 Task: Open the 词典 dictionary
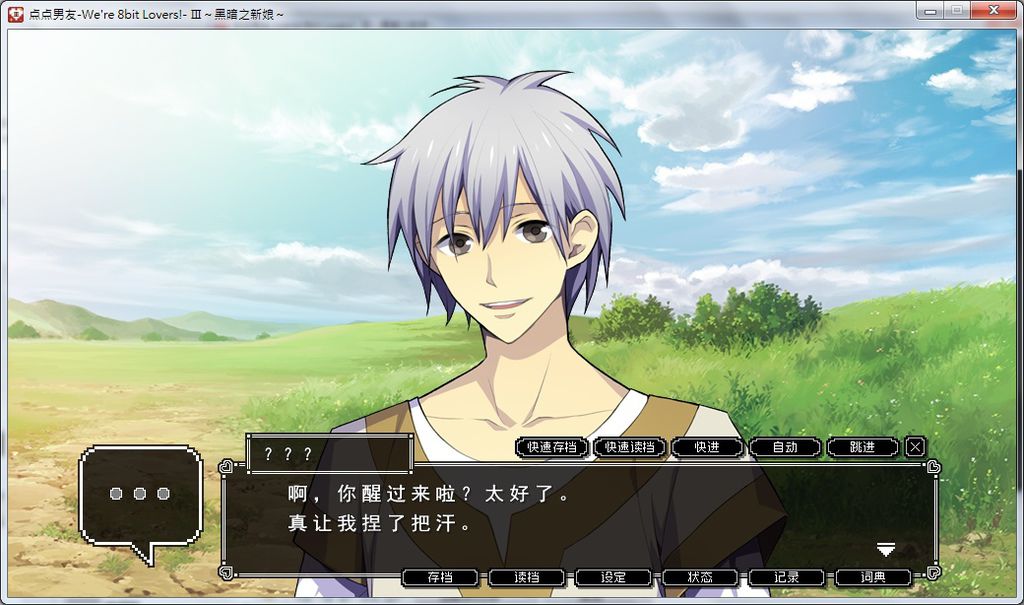click(x=873, y=577)
